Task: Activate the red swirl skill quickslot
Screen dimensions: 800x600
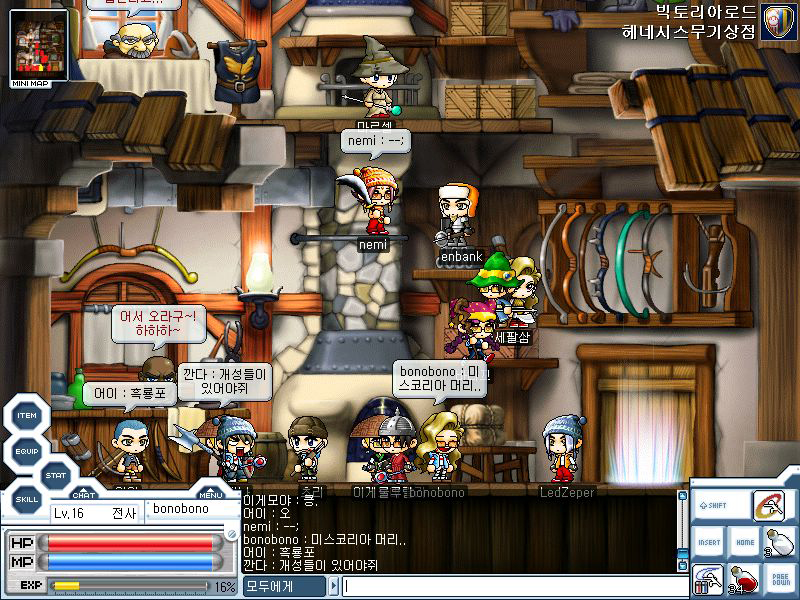Action: click(768, 505)
